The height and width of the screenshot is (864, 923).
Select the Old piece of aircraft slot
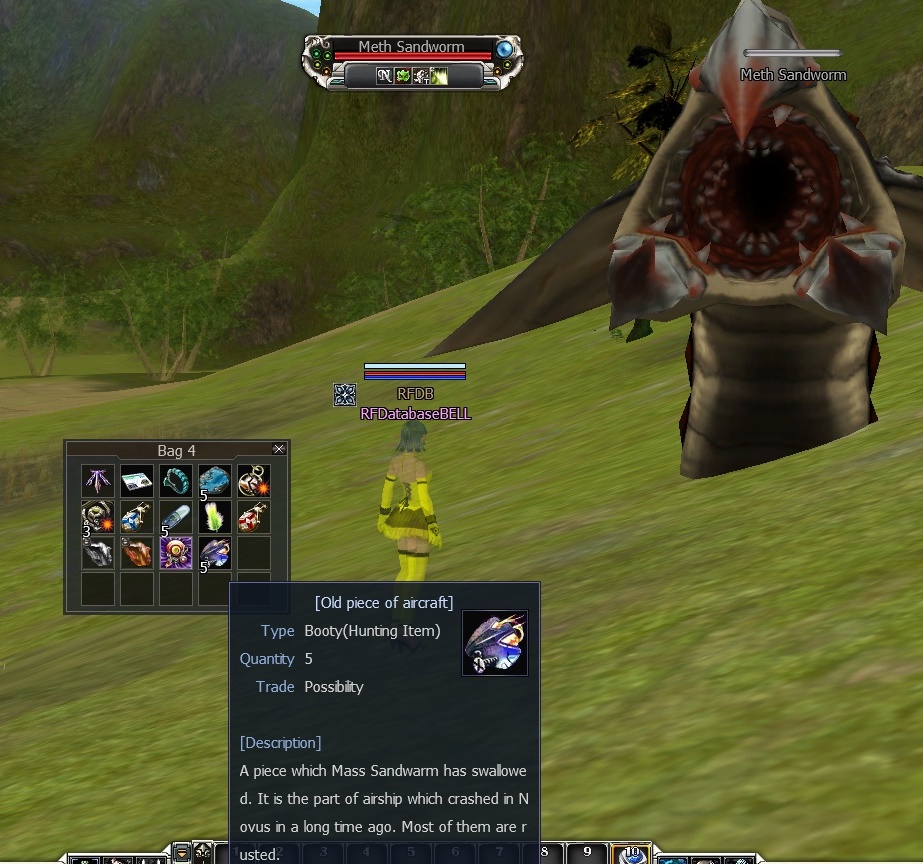point(215,553)
